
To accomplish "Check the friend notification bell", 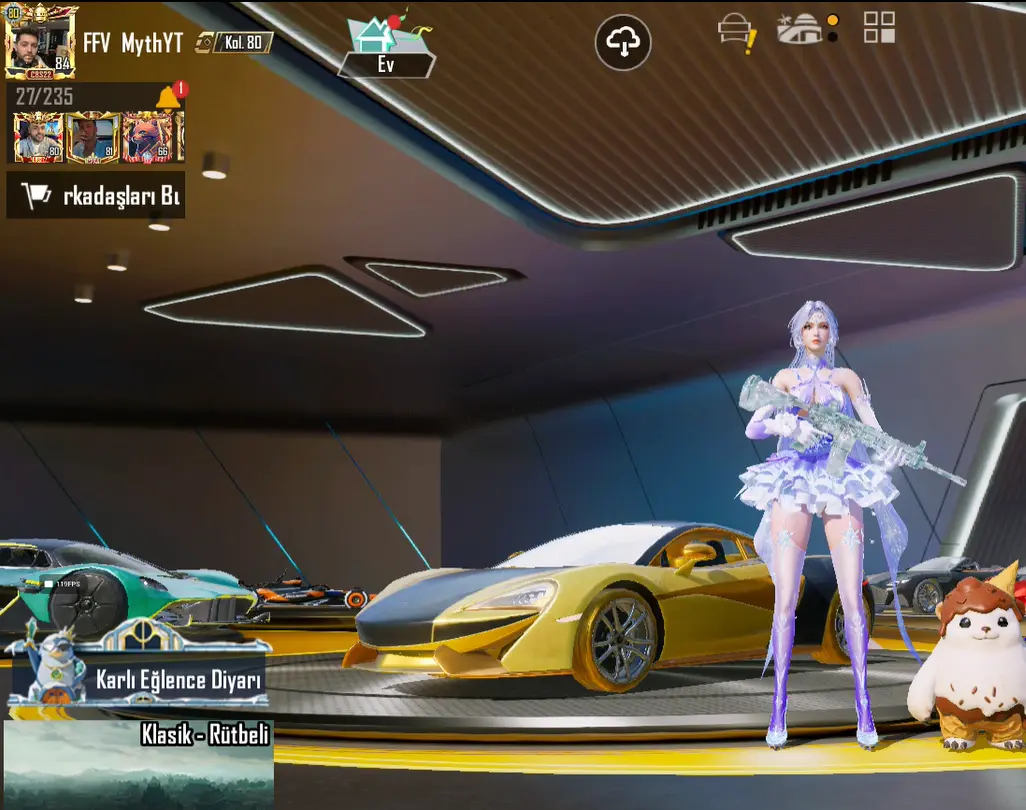I will [x=169, y=96].
